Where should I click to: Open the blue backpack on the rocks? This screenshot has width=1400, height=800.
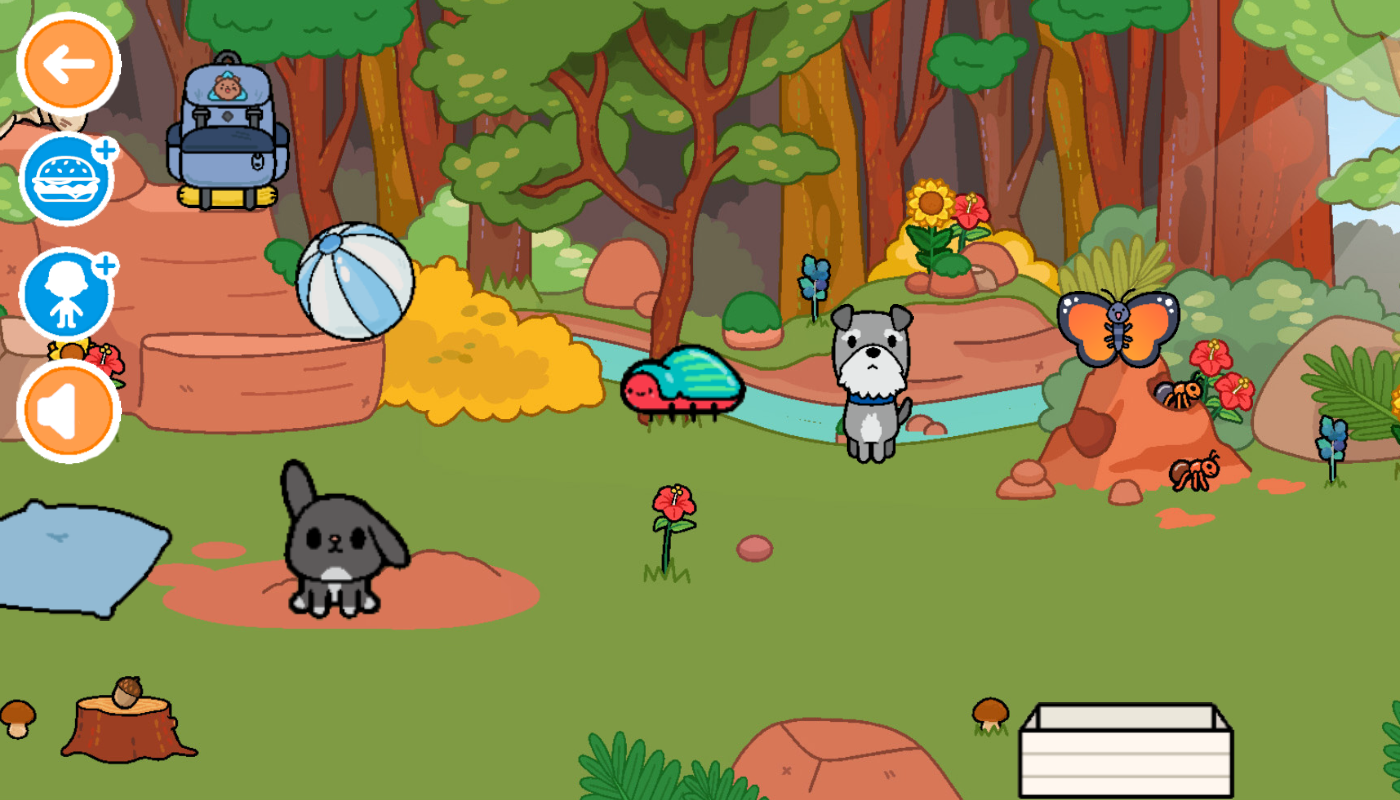click(225, 140)
